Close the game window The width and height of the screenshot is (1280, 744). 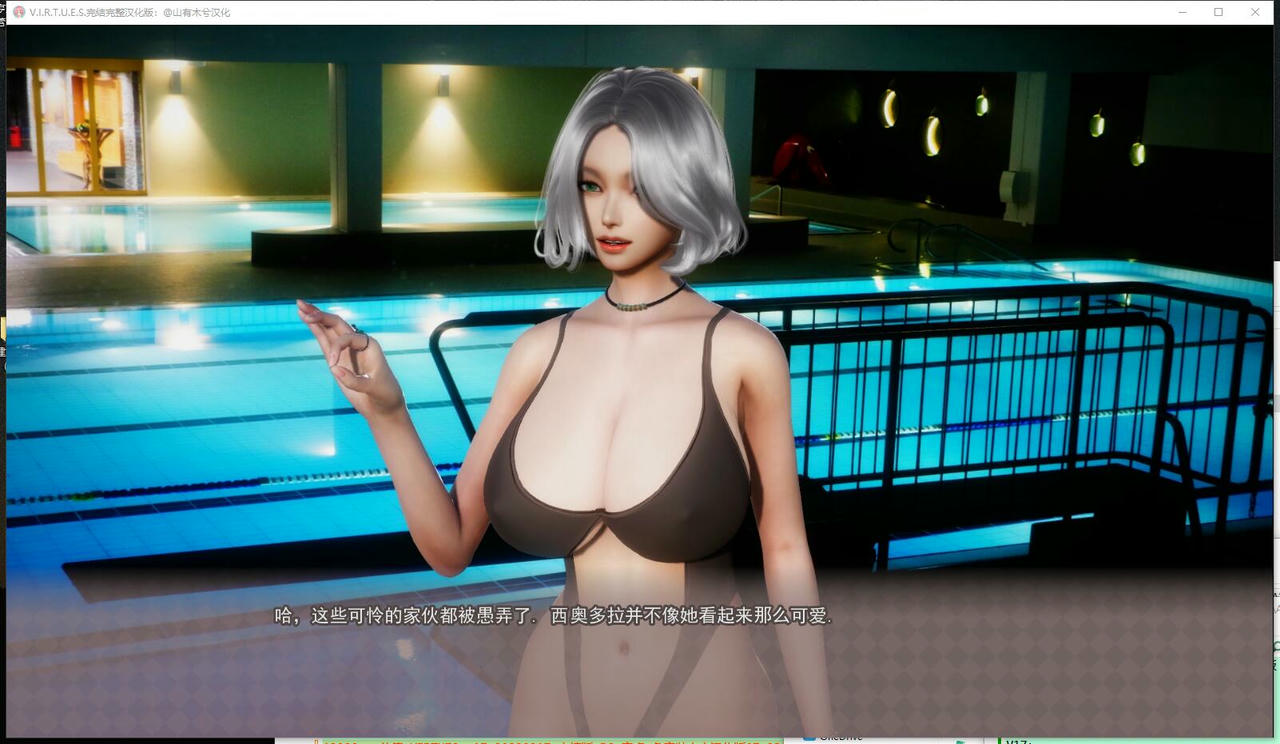pyautogui.click(x=1255, y=12)
